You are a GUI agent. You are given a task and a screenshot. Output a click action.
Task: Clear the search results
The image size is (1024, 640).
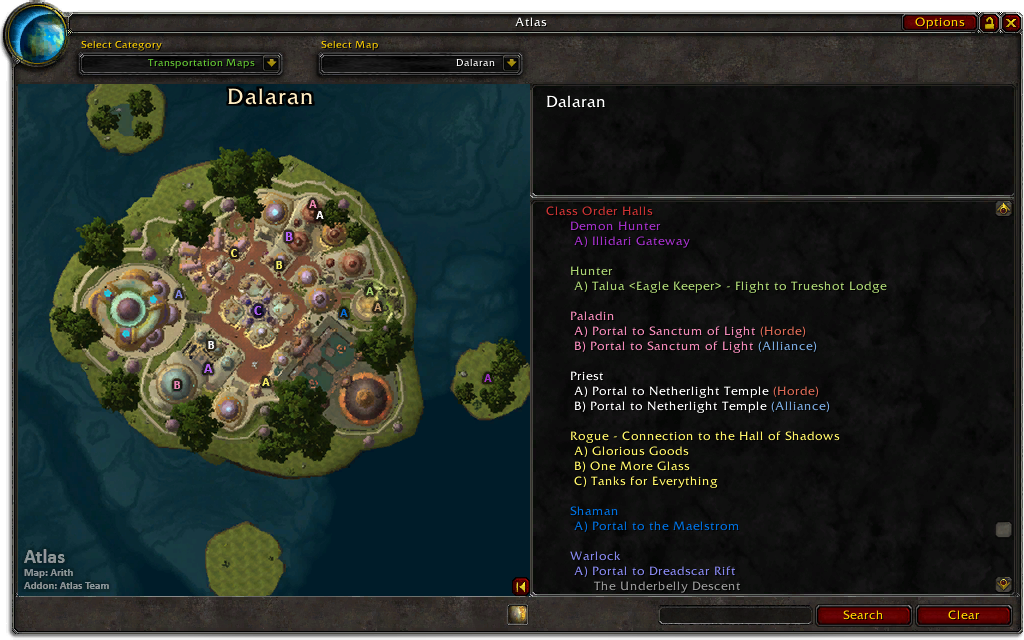click(963, 615)
